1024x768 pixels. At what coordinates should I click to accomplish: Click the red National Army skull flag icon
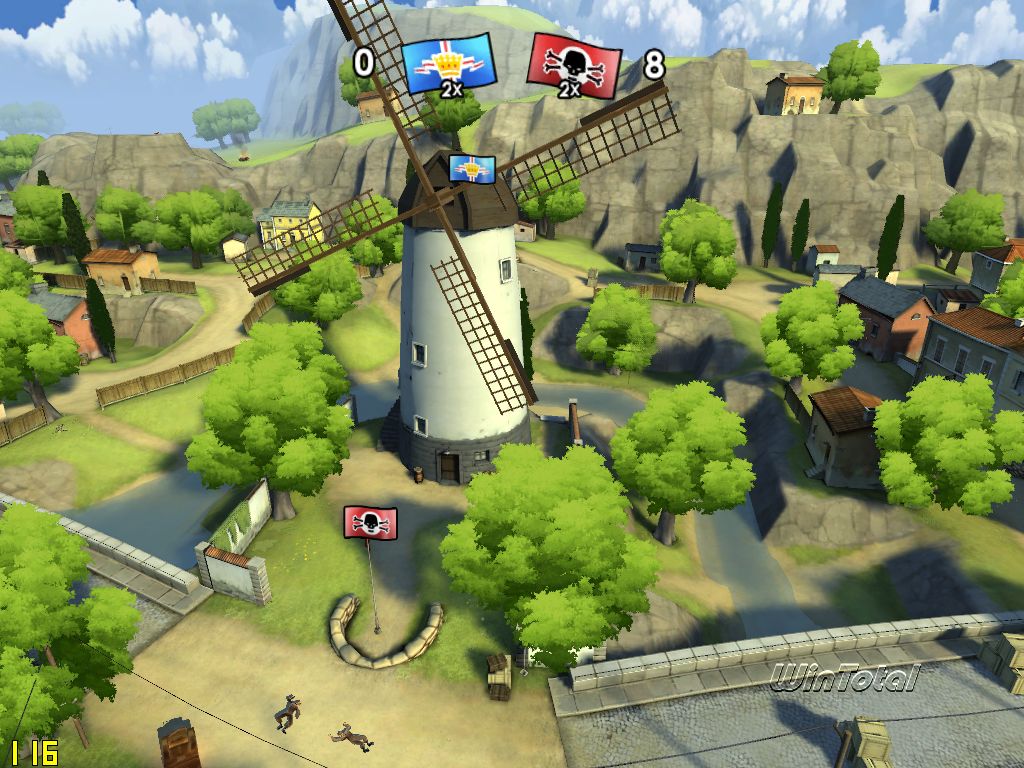[573, 65]
